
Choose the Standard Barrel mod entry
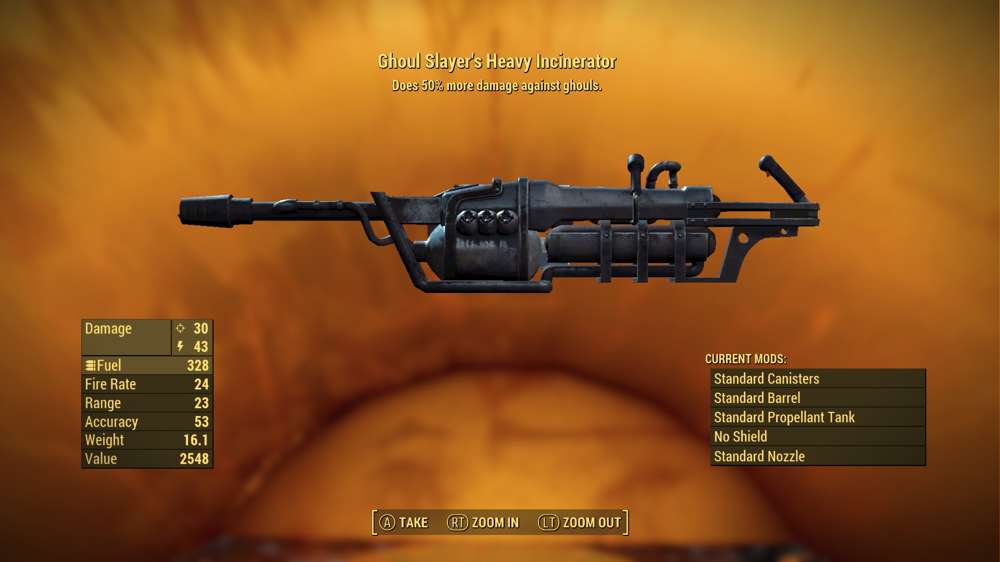tap(817, 398)
